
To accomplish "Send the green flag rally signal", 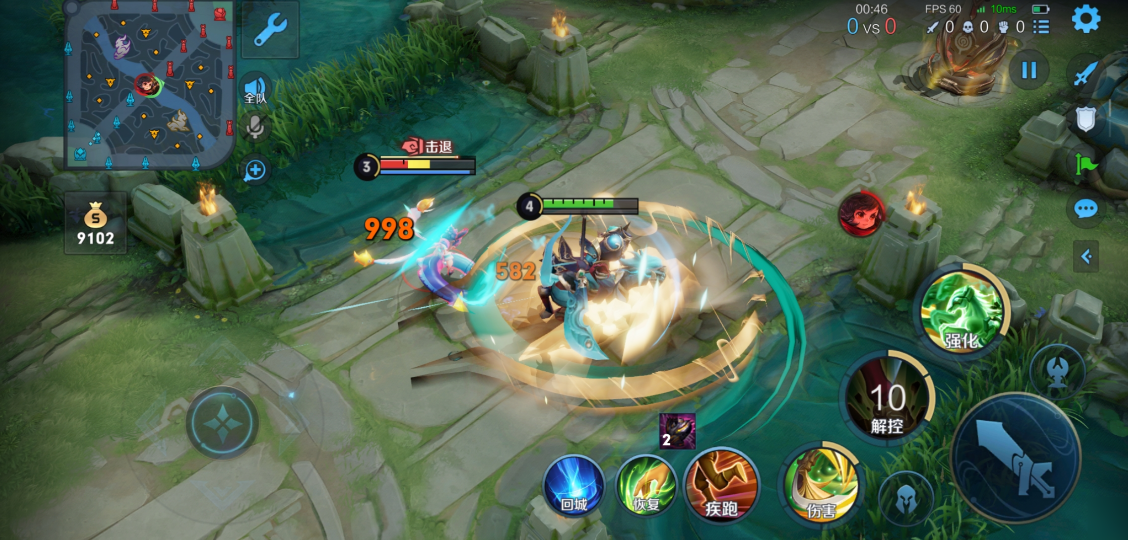I will (1086, 164).
